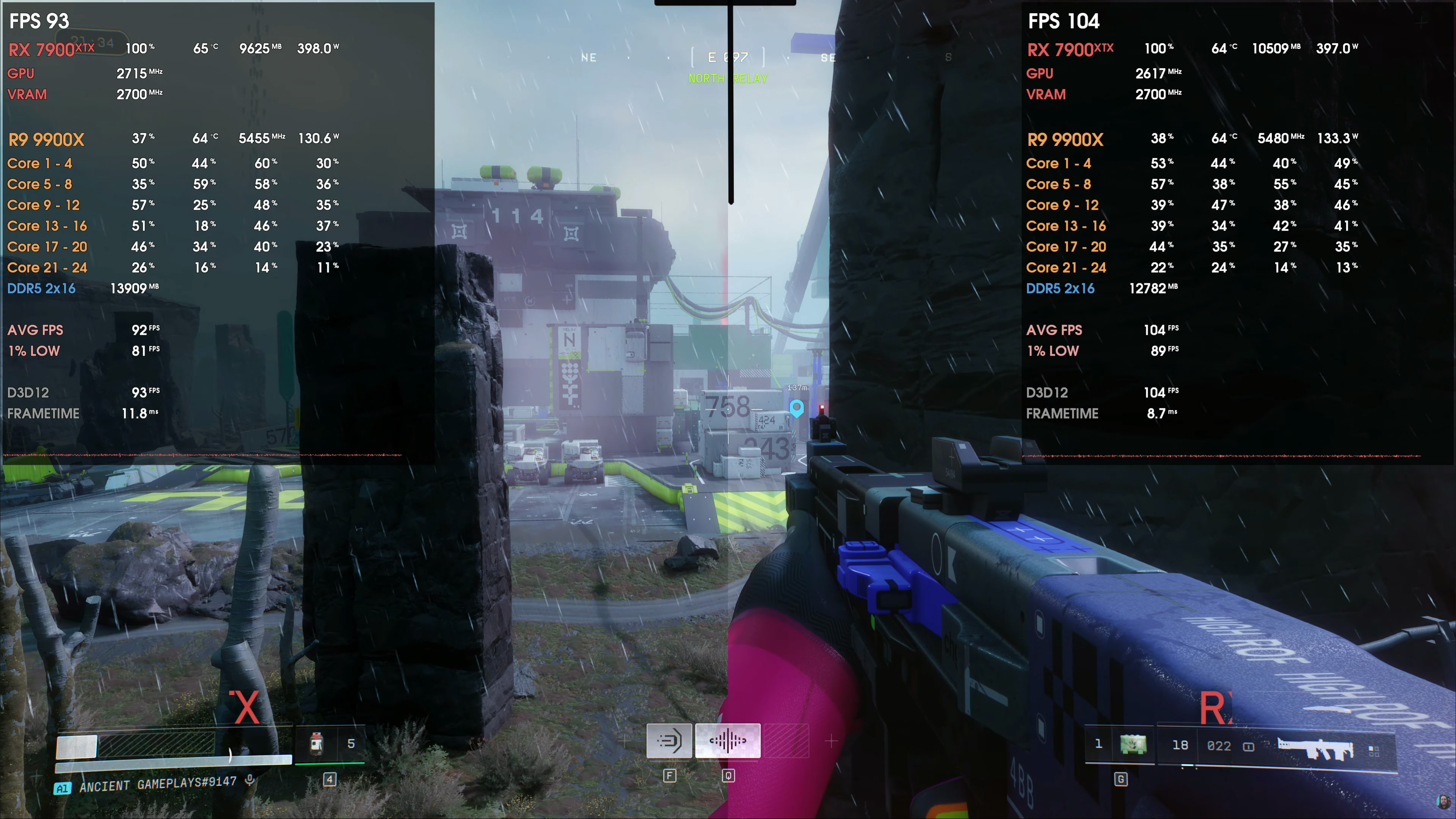Open the streamer avatar thumbnail
1456x819 pixels.
pos(1443,802)
